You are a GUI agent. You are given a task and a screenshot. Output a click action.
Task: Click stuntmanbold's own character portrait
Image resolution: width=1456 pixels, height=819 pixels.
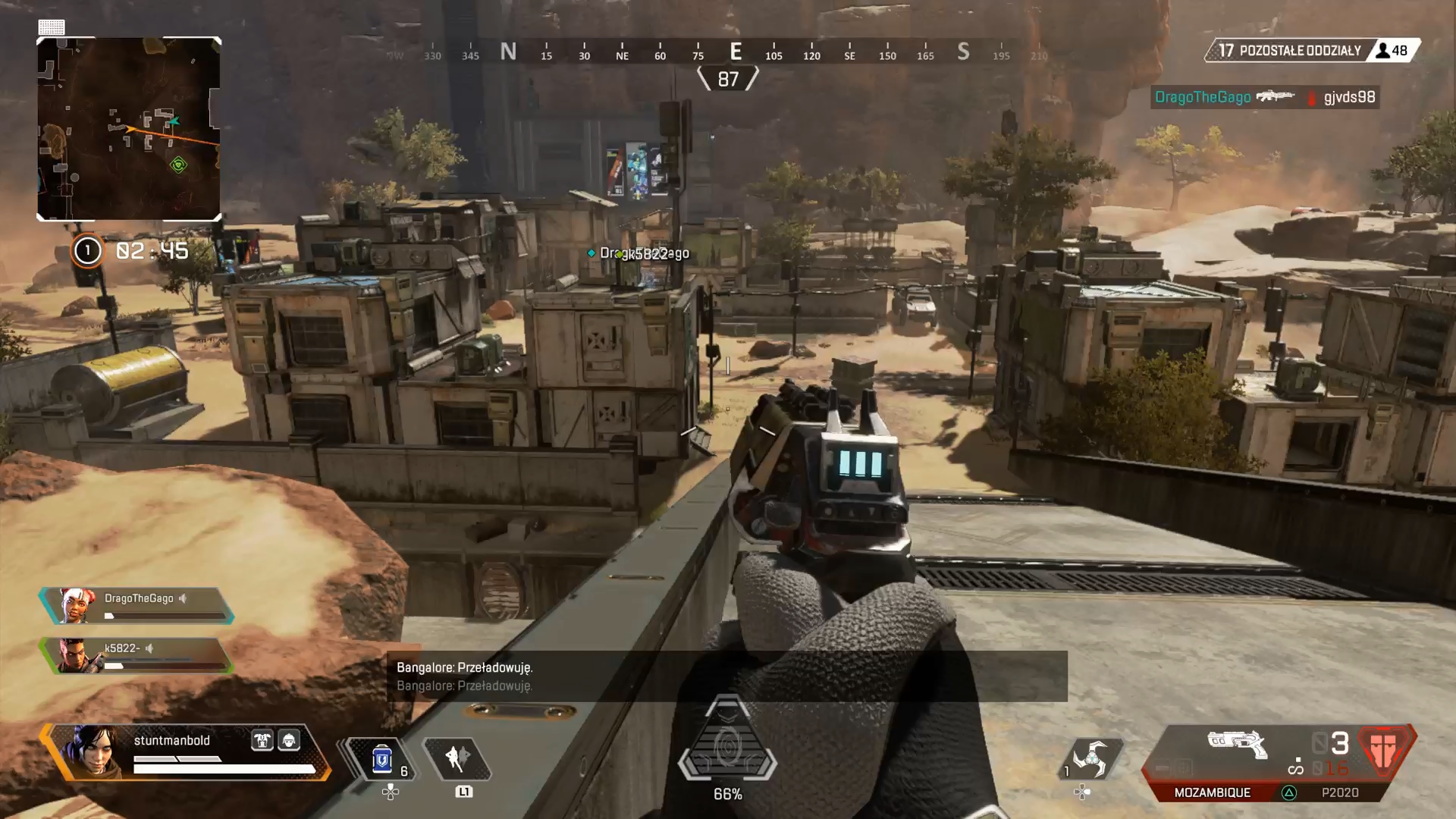[94, 751]
